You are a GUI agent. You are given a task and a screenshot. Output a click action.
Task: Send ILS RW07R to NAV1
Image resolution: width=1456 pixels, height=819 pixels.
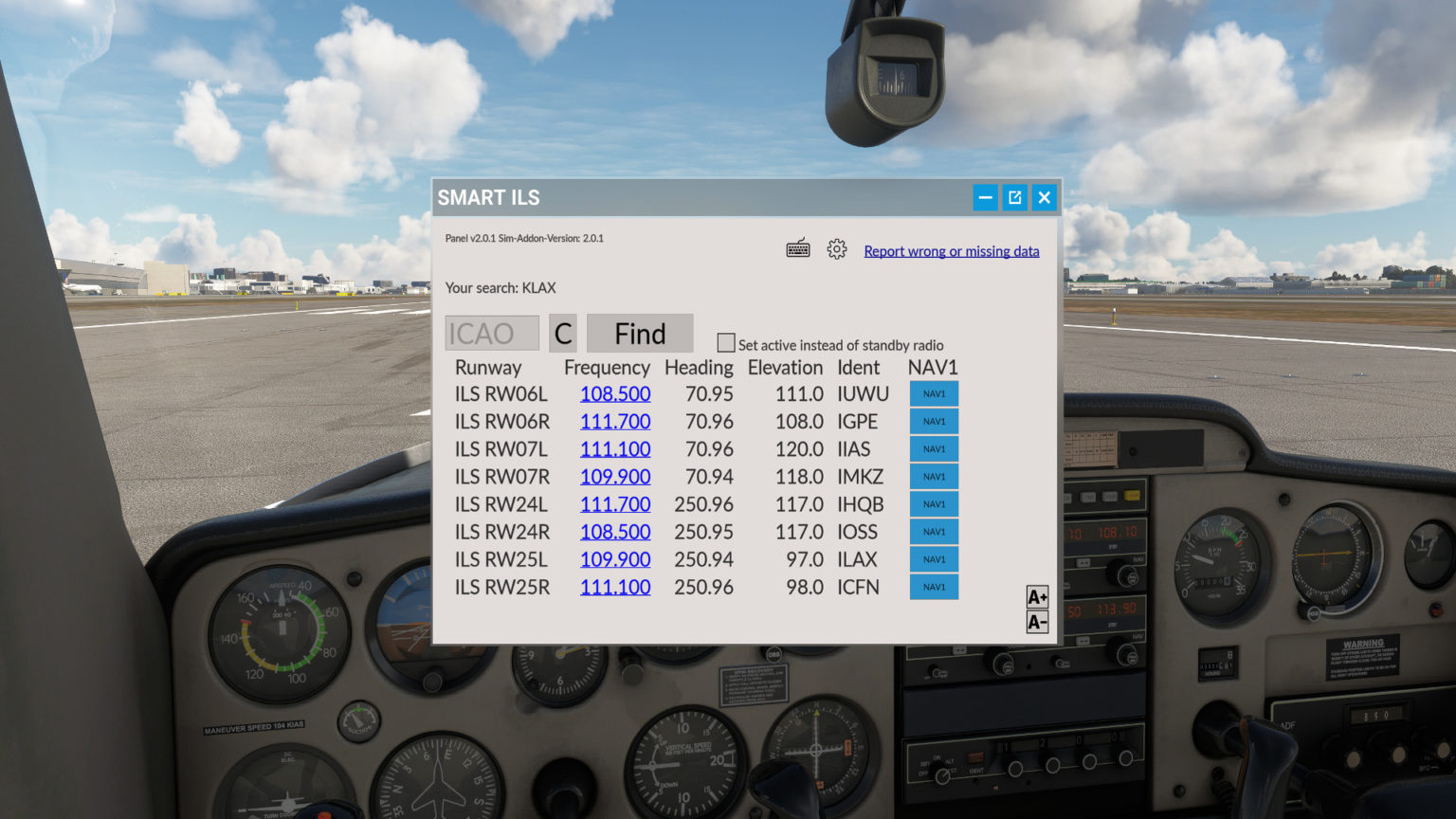pyautogui.click(x=933, y=476)
